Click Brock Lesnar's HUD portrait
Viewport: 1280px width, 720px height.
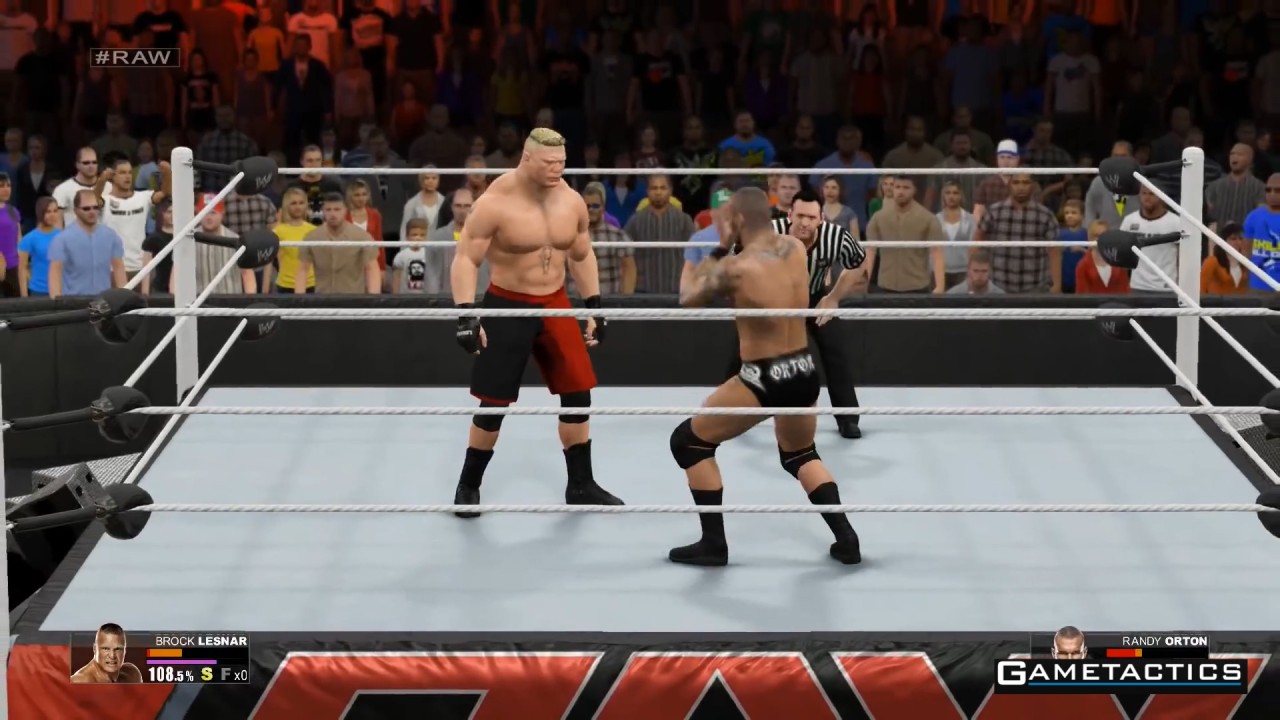click(106, 655)
